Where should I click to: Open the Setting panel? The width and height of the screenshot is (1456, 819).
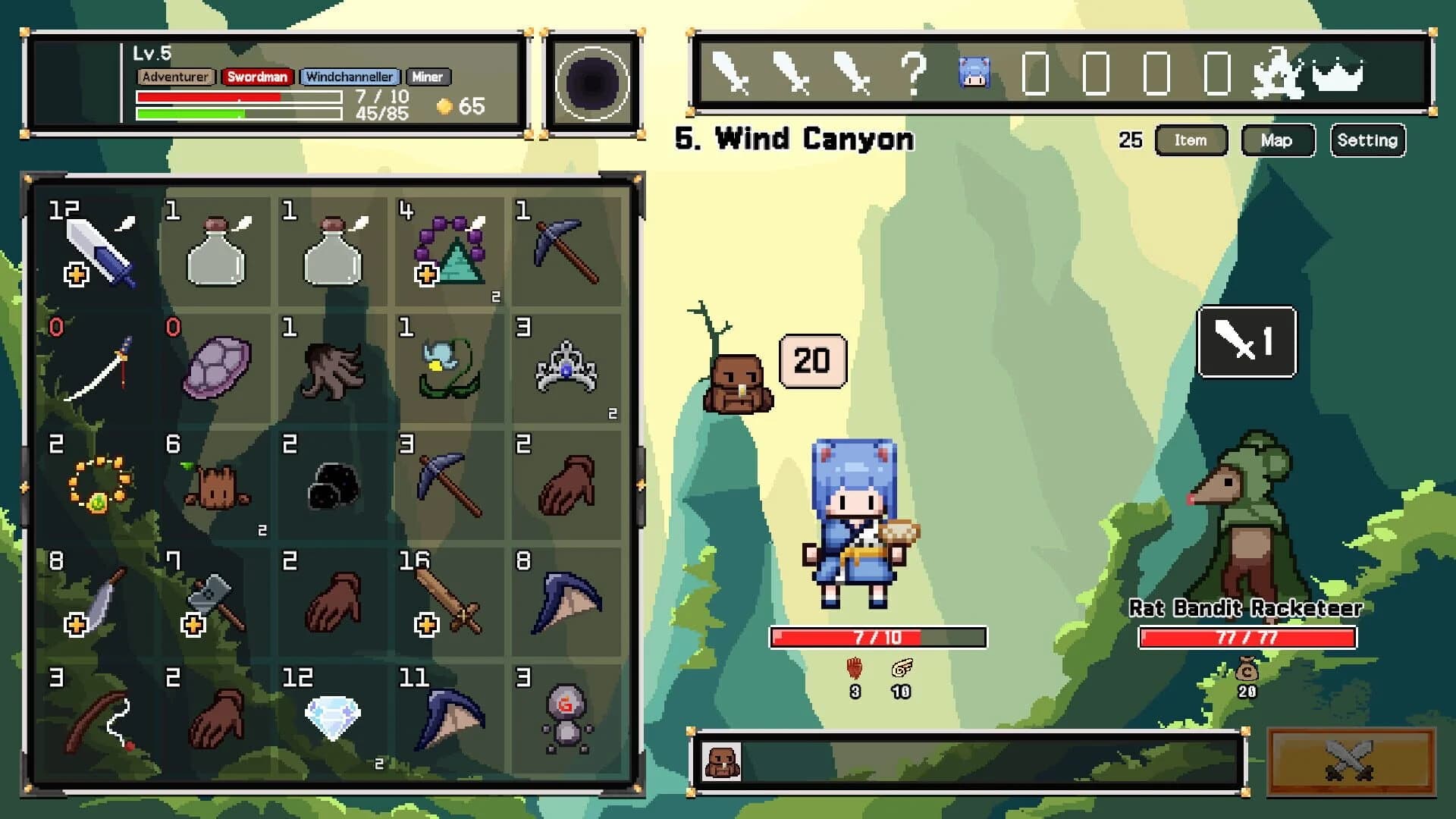point(1367,140)
